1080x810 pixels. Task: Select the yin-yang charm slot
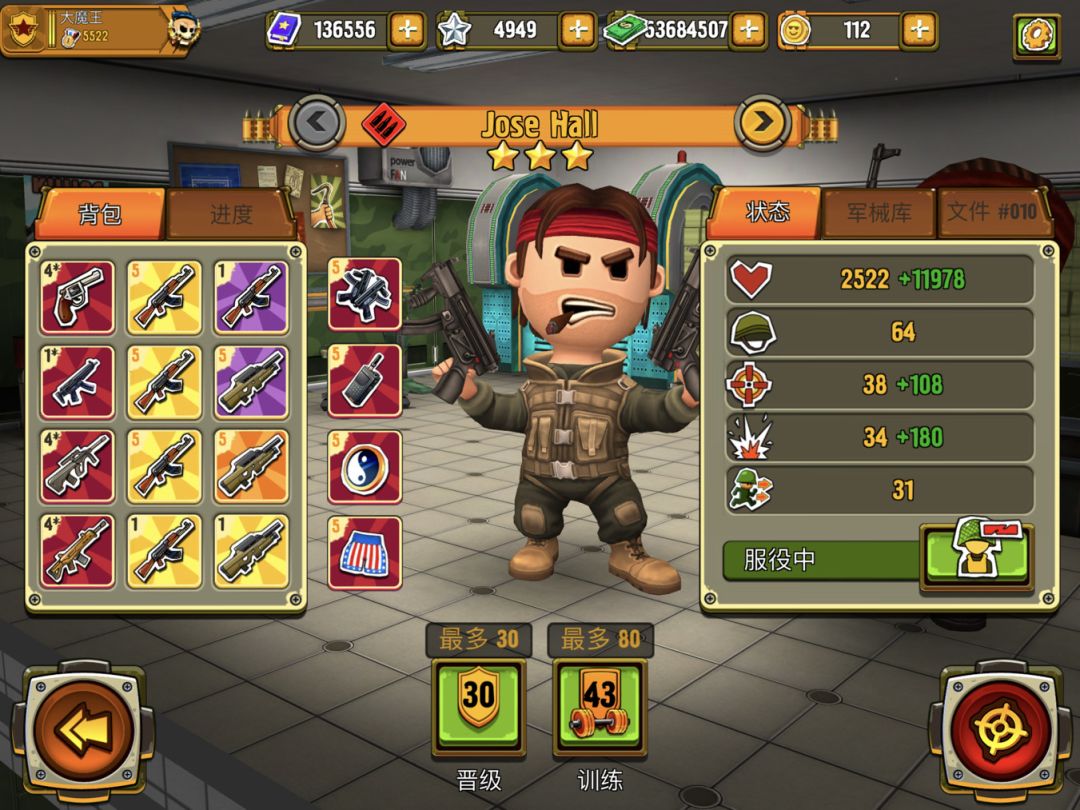click(x=364, y=467)
